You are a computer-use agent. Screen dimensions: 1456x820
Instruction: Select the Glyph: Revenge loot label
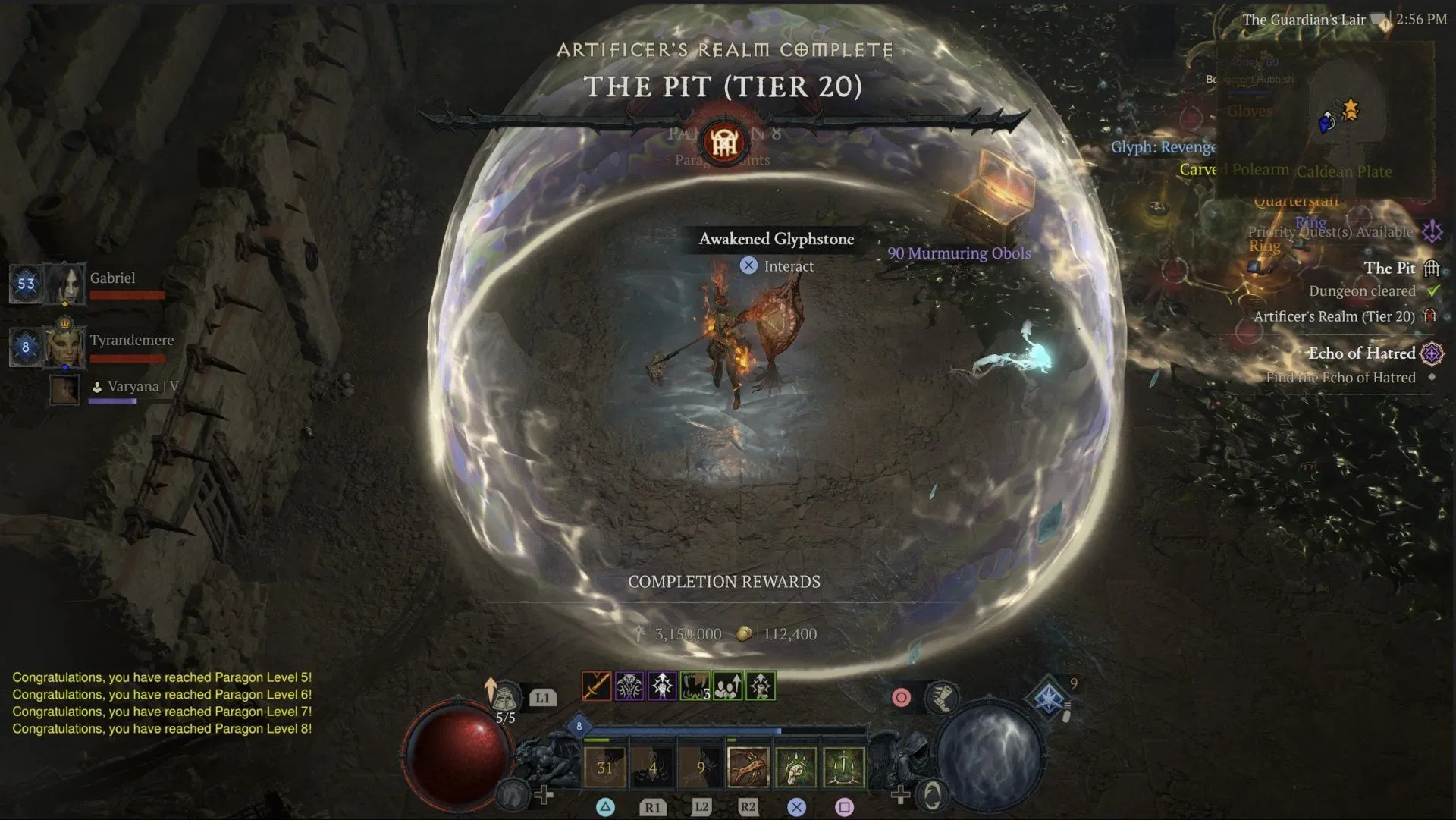pos(1164,147)
